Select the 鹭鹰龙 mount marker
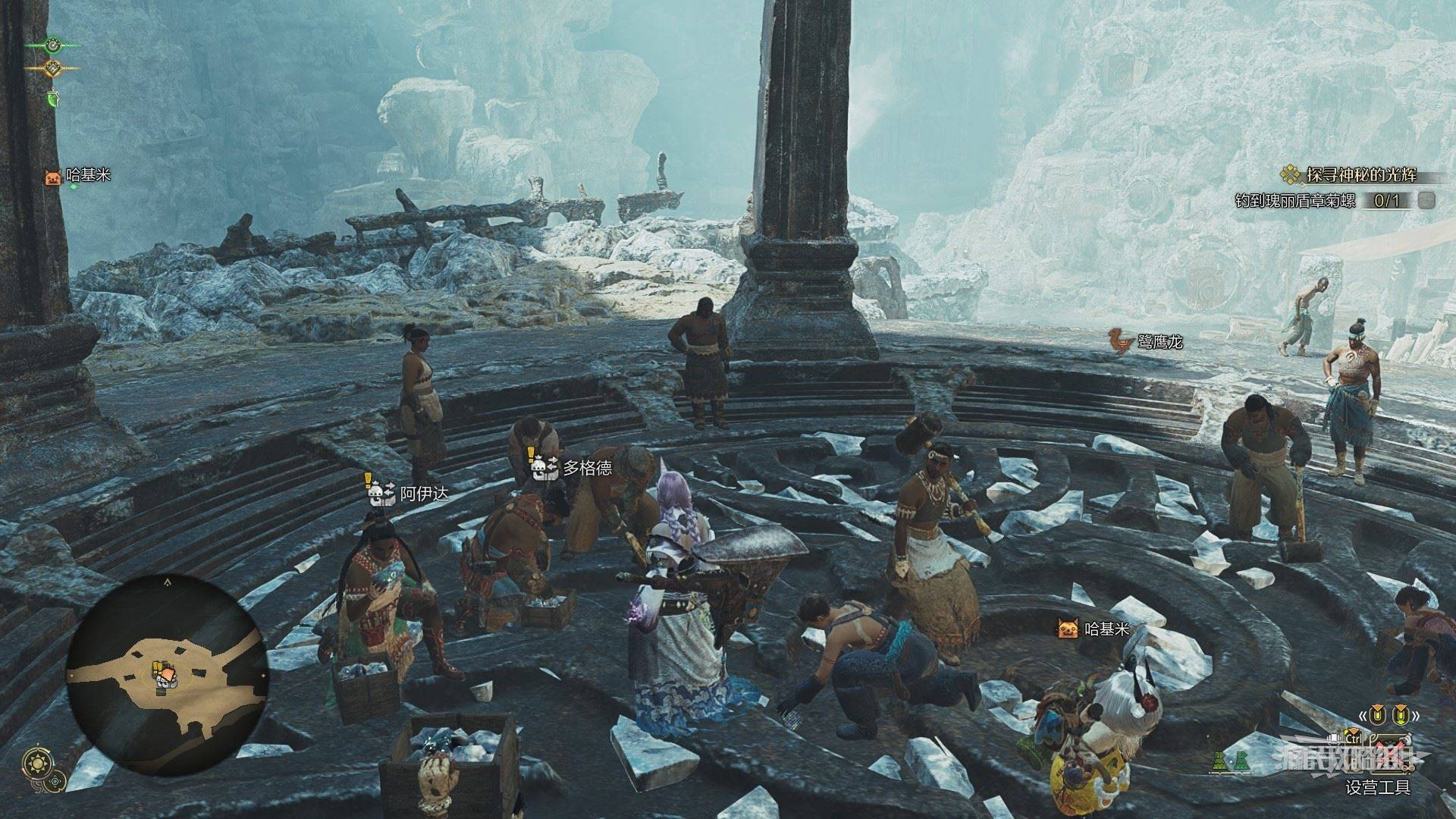The width and height of the screenshot is (1456, 819). pos(1145,342)
